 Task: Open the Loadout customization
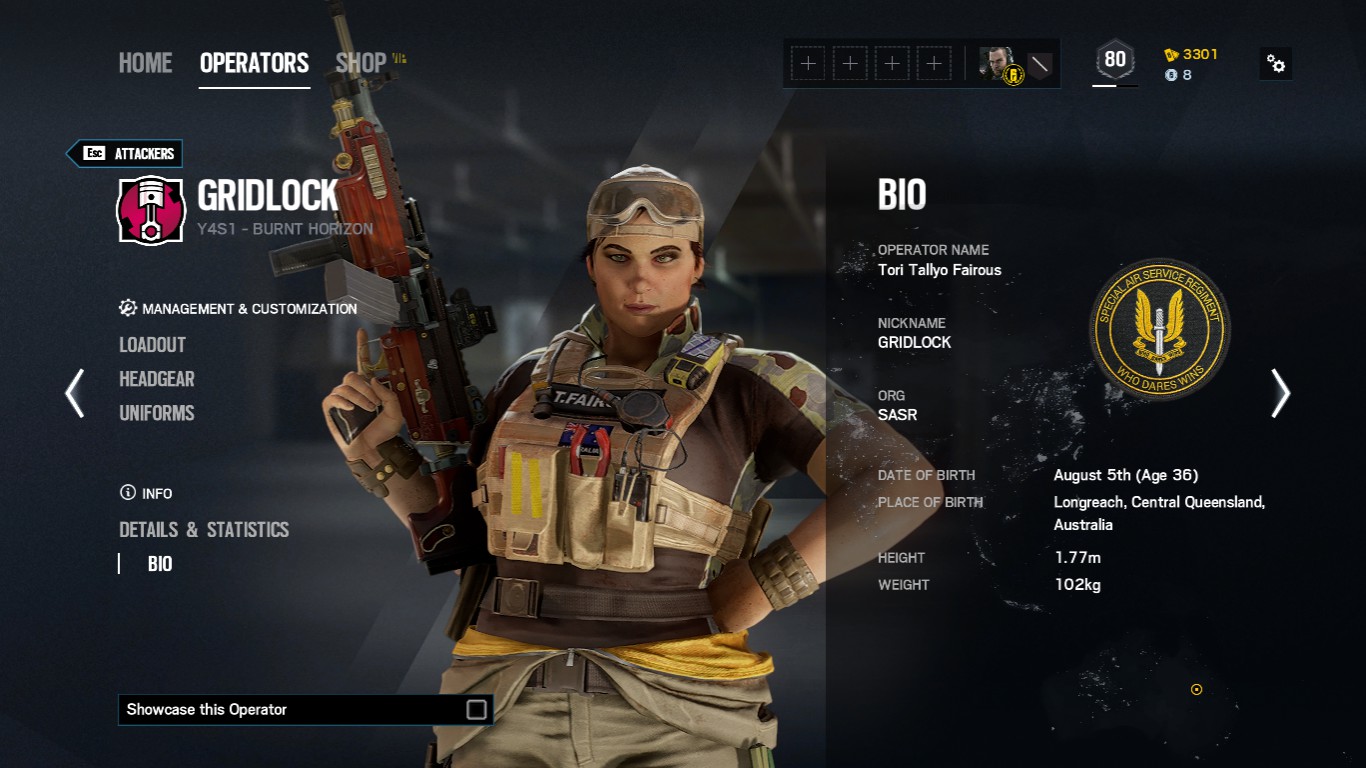click(152, 345)
